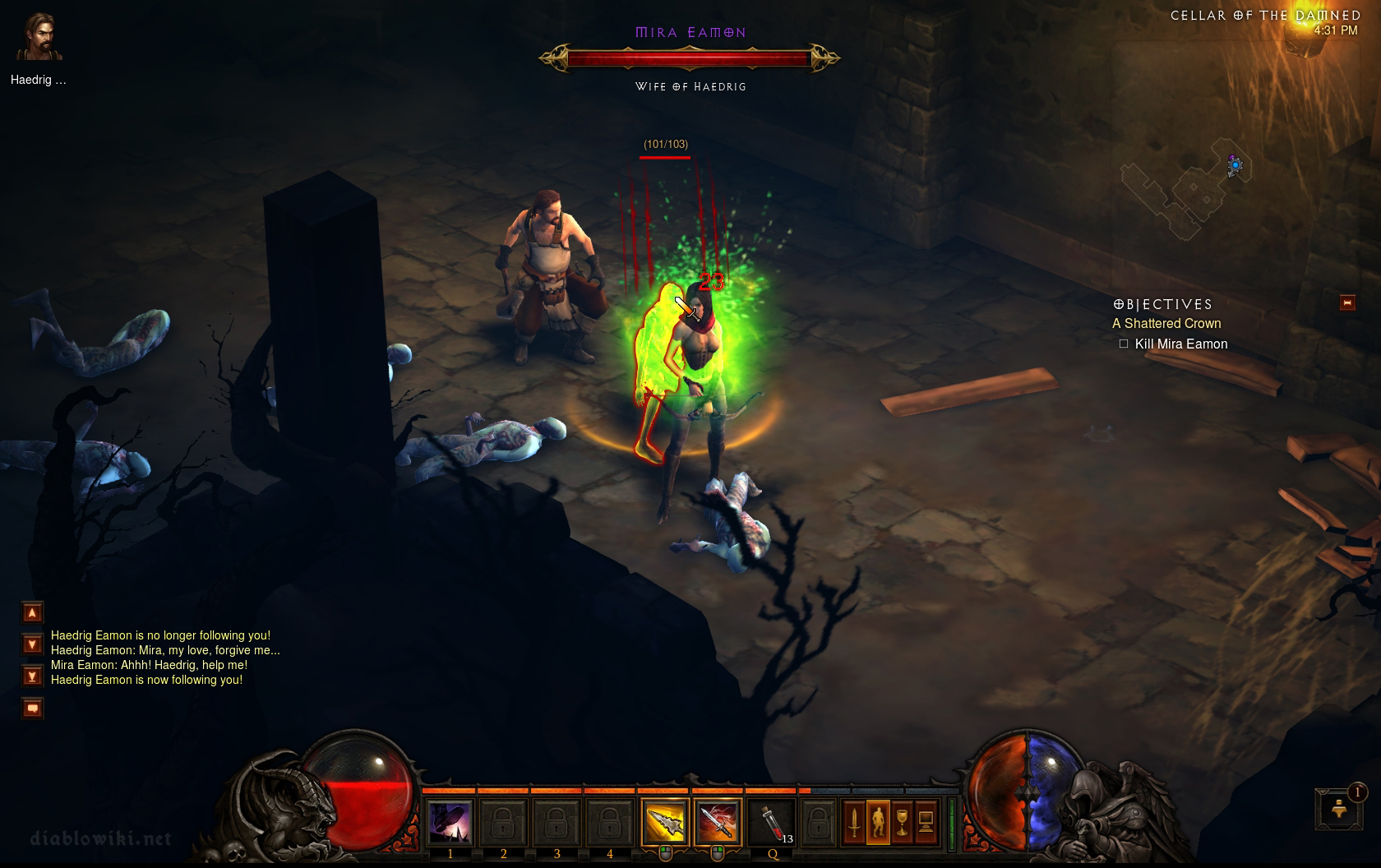The width and height of the screenshot is (1381, 868).
Task: Open the notification button with badge 1
Action: [1337, 808]
